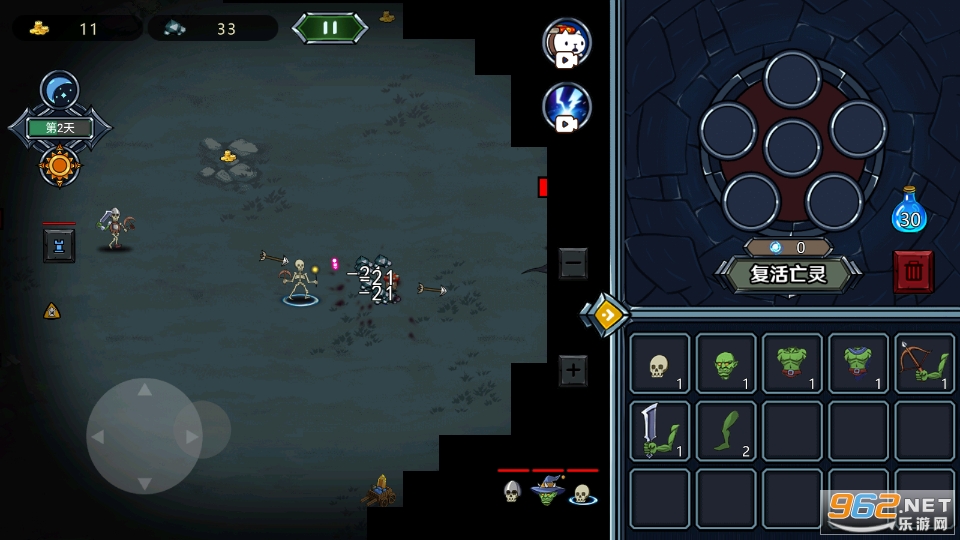Image resolution: width=960 pixels, height=540 pixels.
Task: Activate the lightning video ad skill
Action: coord(567,107)
